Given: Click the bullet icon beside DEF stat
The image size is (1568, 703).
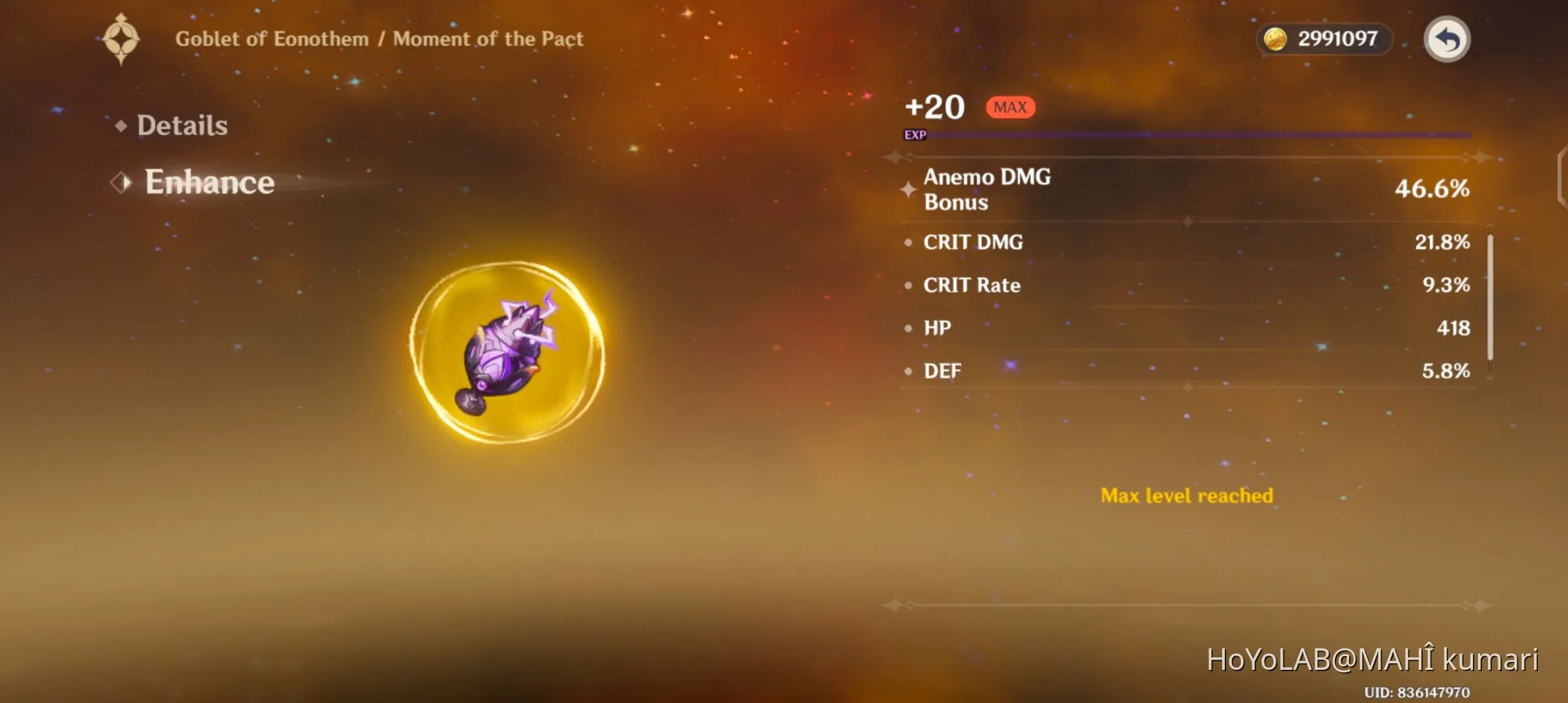Looking at the screenshot, I should (910, 371).
